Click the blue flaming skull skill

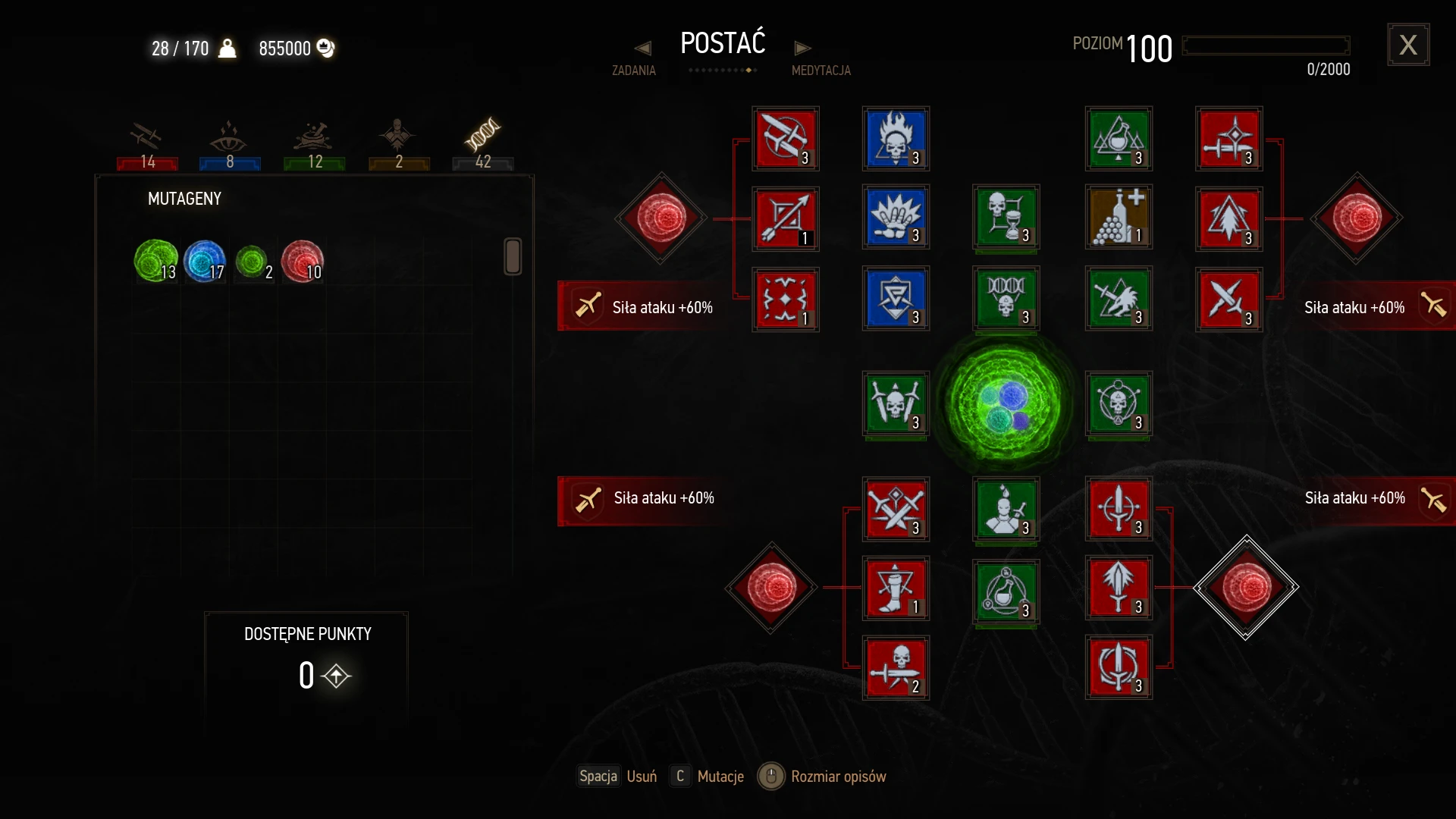[896, 139]
